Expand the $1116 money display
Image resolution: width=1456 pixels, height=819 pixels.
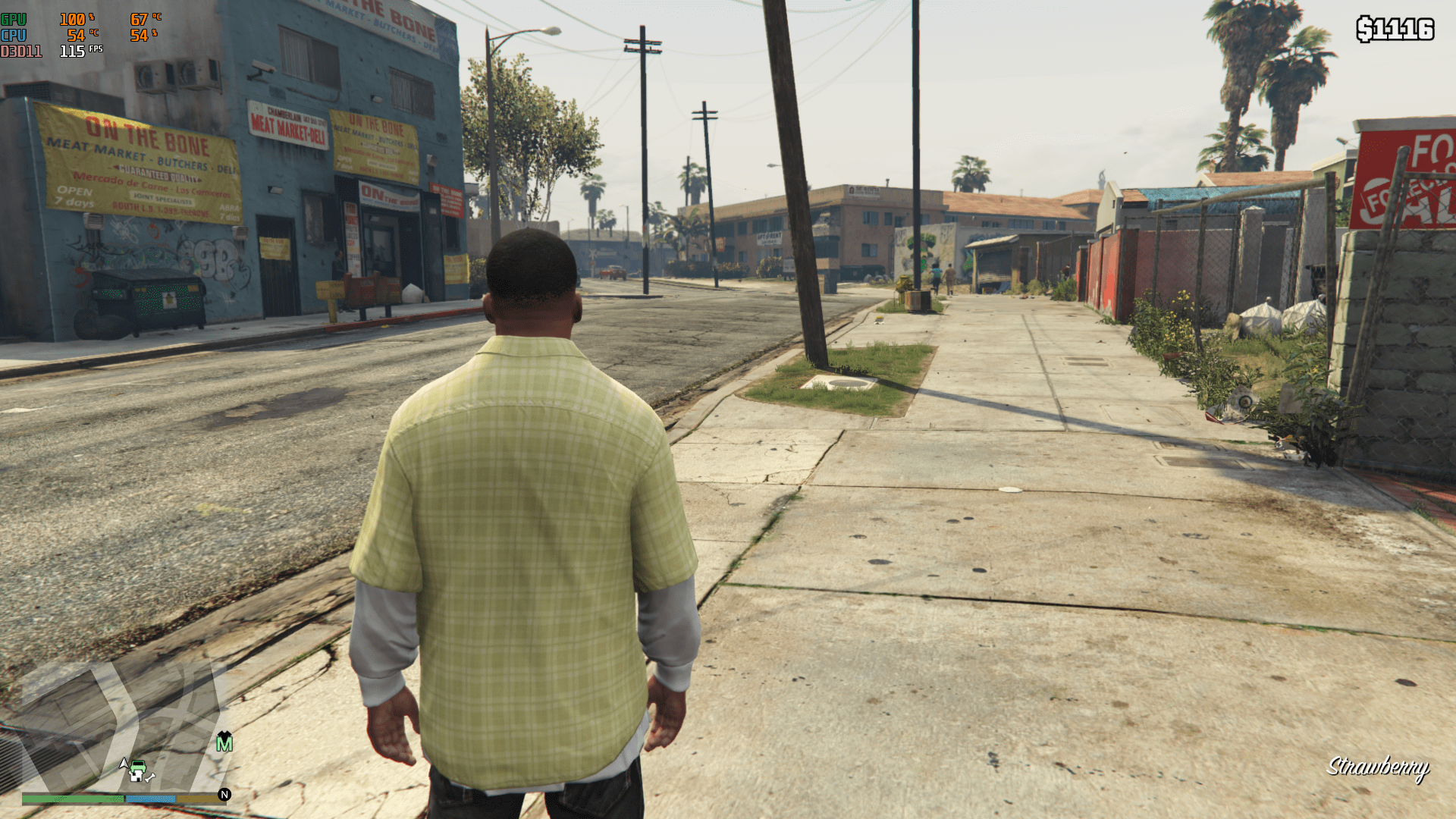pyautogui.click(x=1395, y=29)
